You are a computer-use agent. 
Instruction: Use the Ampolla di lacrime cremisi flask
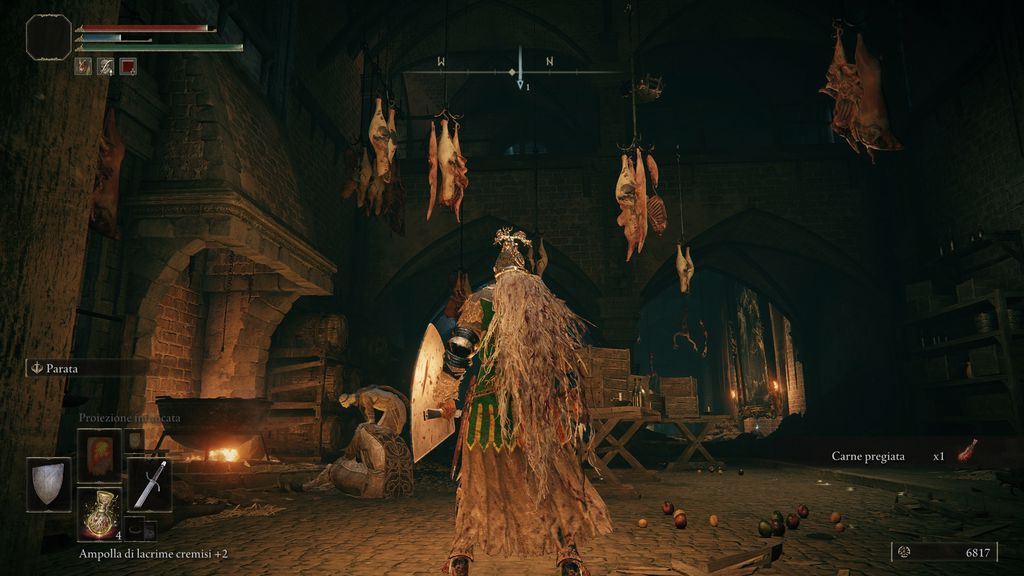click(x=99, y=514)
